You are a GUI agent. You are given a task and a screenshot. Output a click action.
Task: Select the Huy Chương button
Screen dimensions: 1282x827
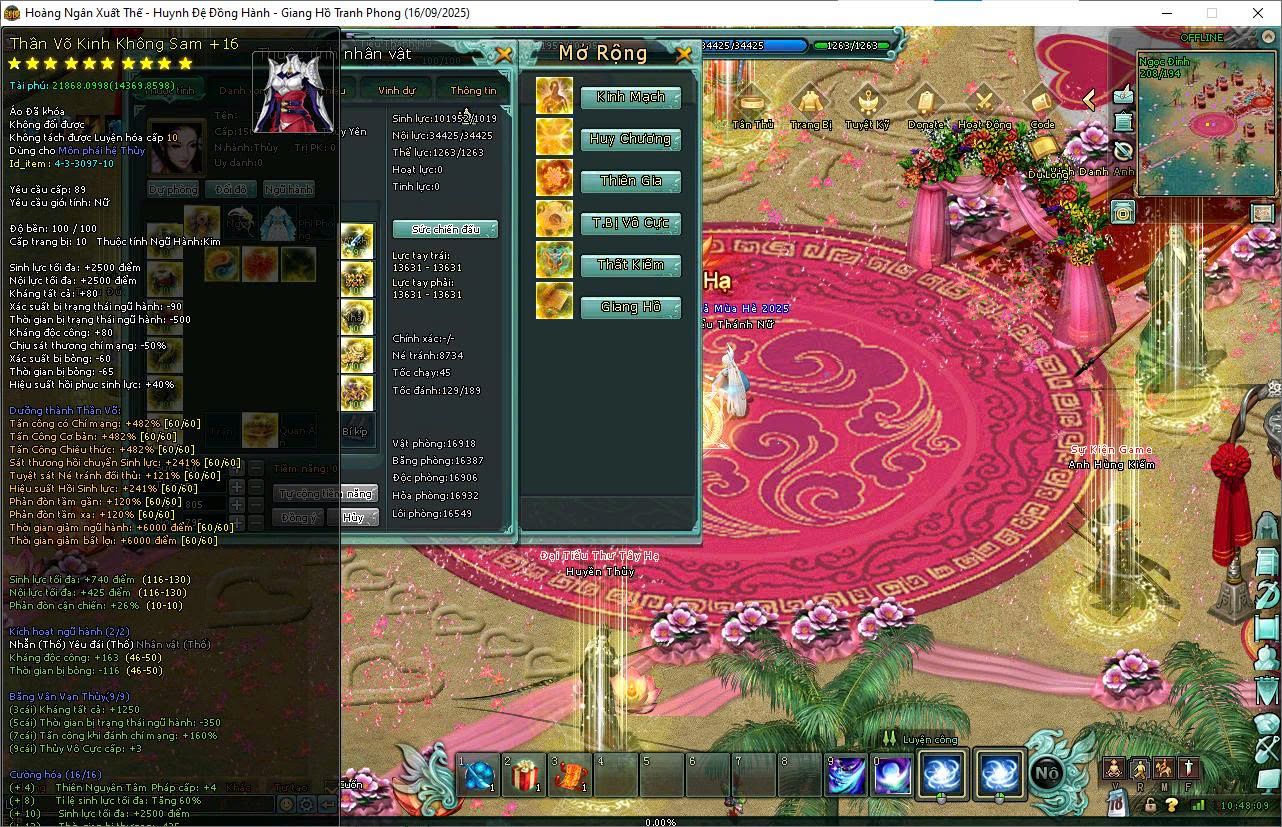click(x=630, y=139)
